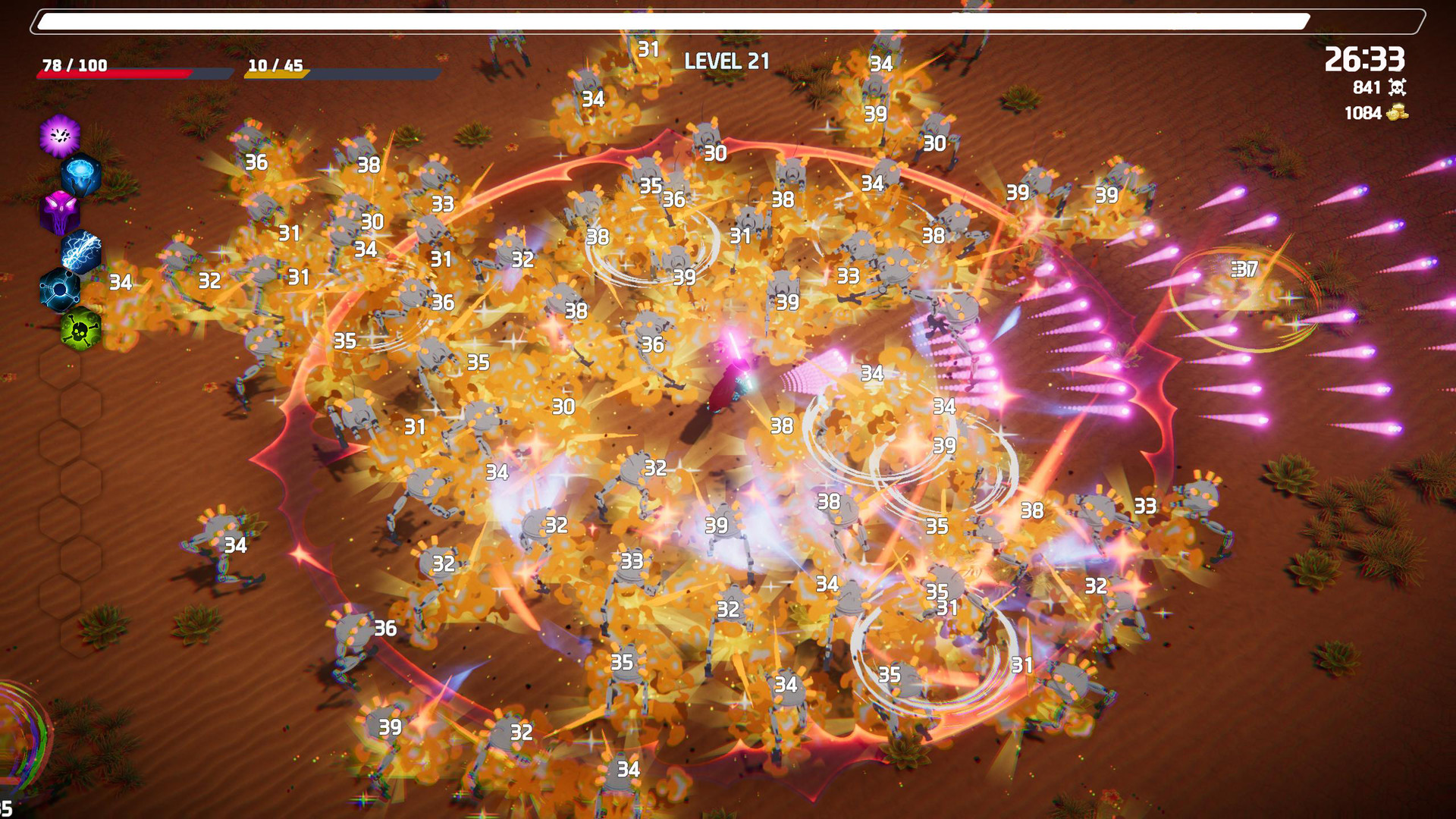1456x819 pixels.
Task: Click the gold coins currency icon
Action: pos(1398,112)
